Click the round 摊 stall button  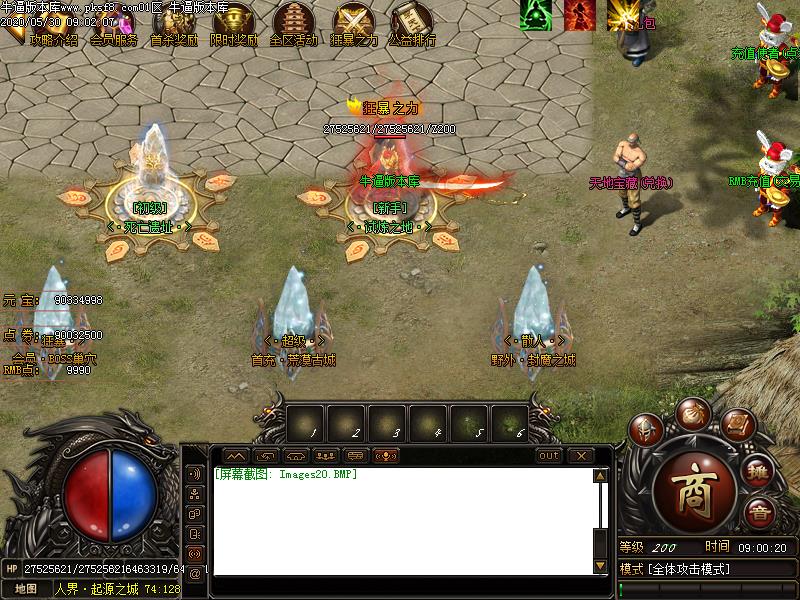click(x=757, y=472)
